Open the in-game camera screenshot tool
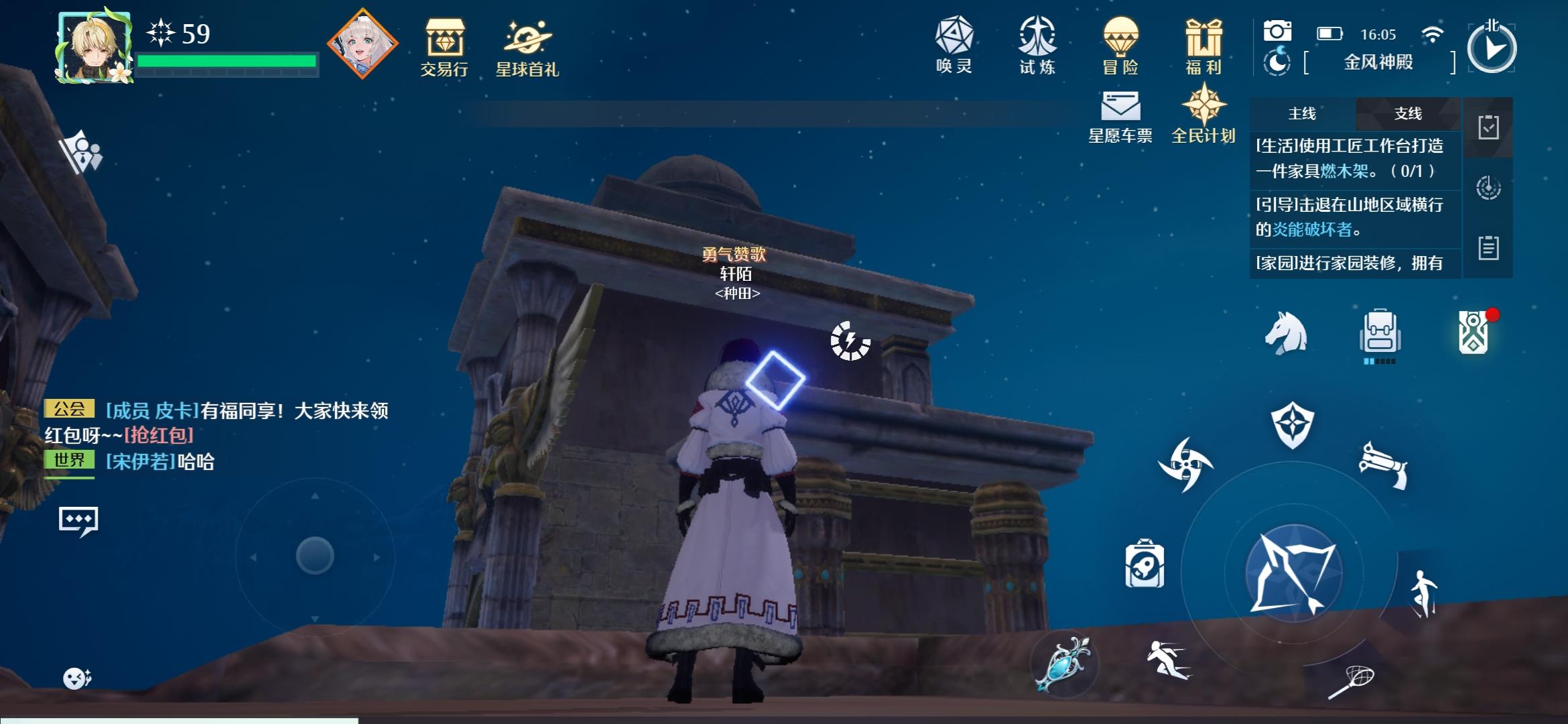 point(1279,30)
